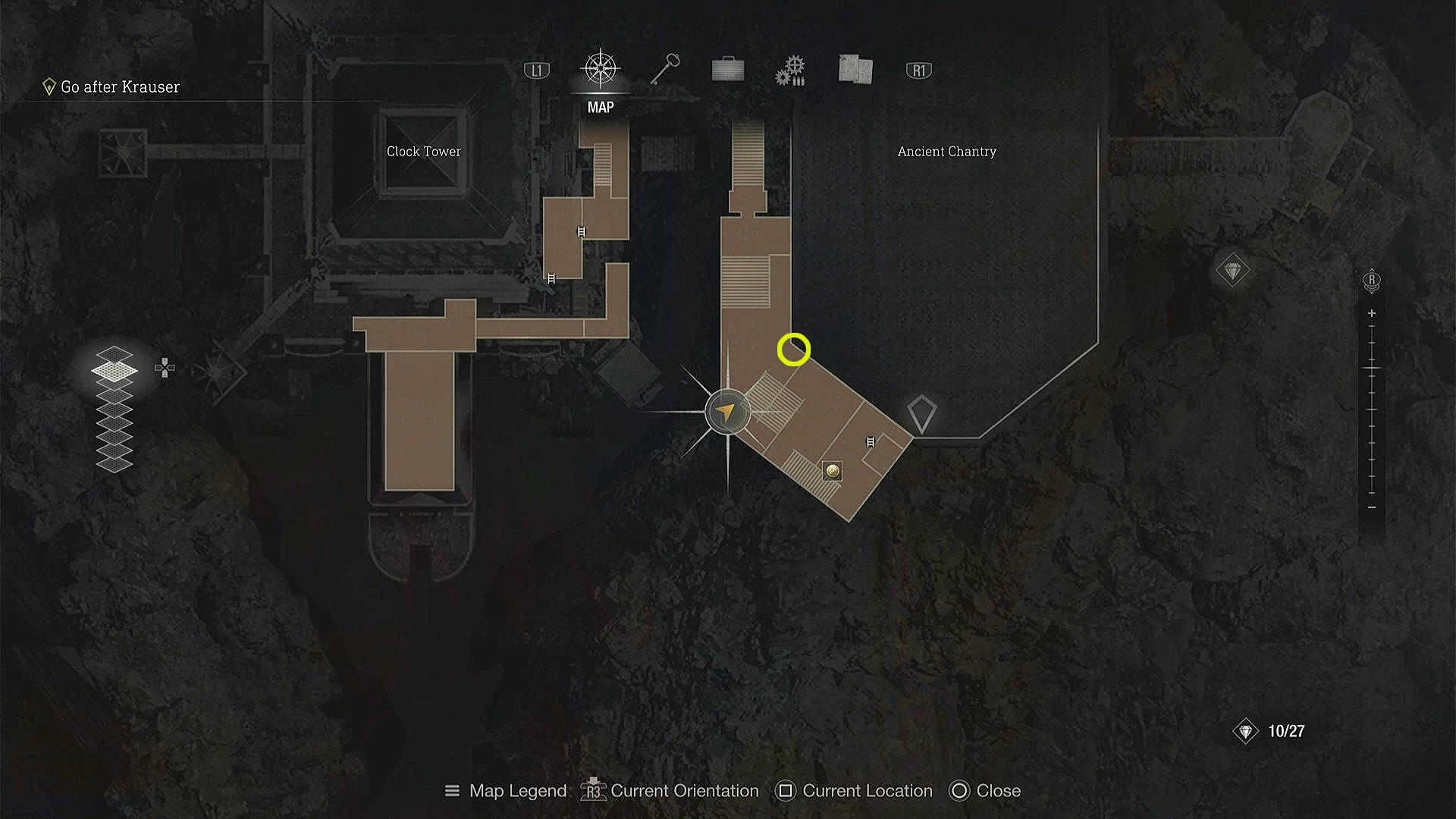Click the treasure coin icon on the map
Viewport: 1456px width, 819px height.
(831, 472)
